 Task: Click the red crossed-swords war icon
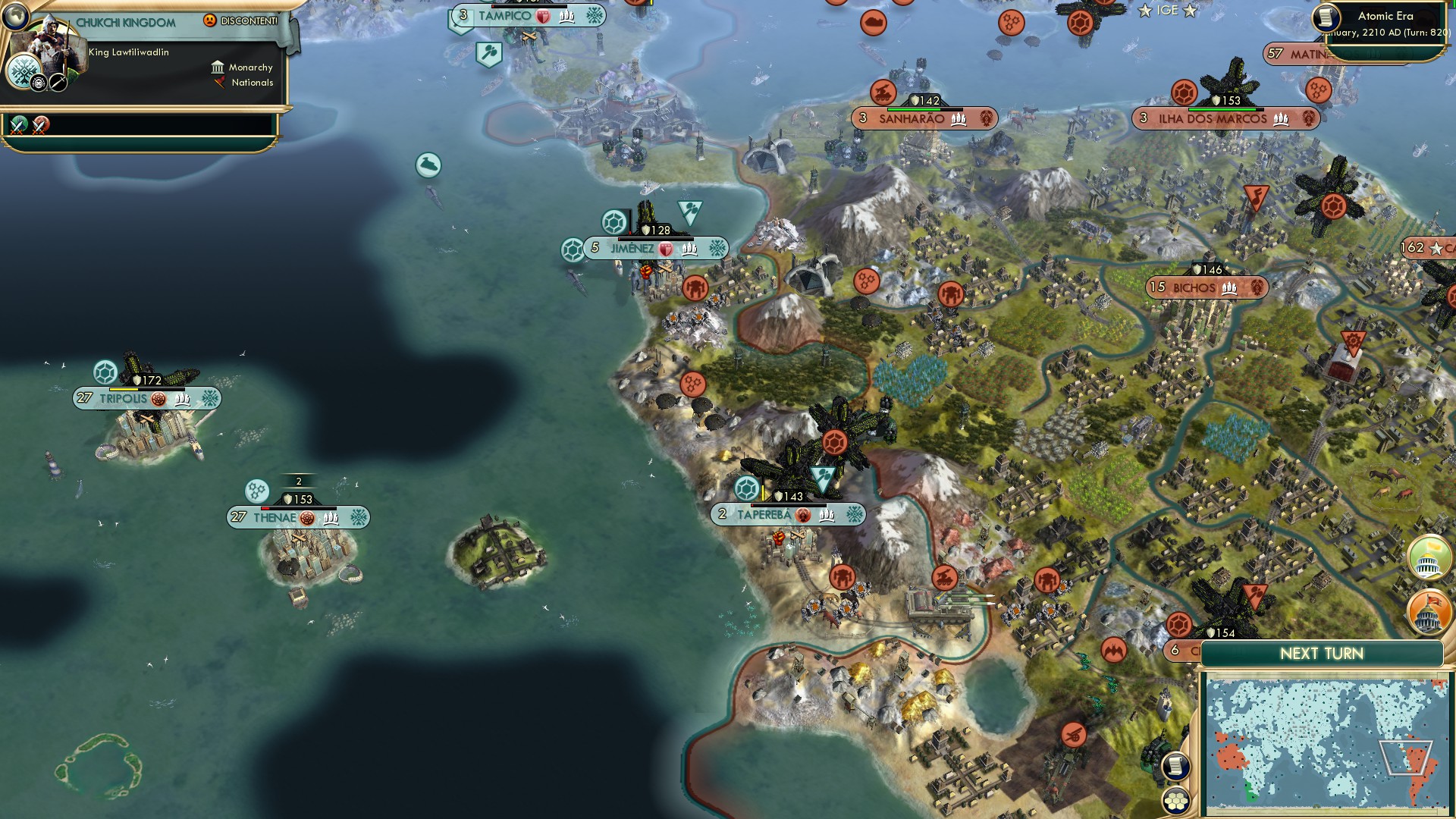[x=41, y=124]
